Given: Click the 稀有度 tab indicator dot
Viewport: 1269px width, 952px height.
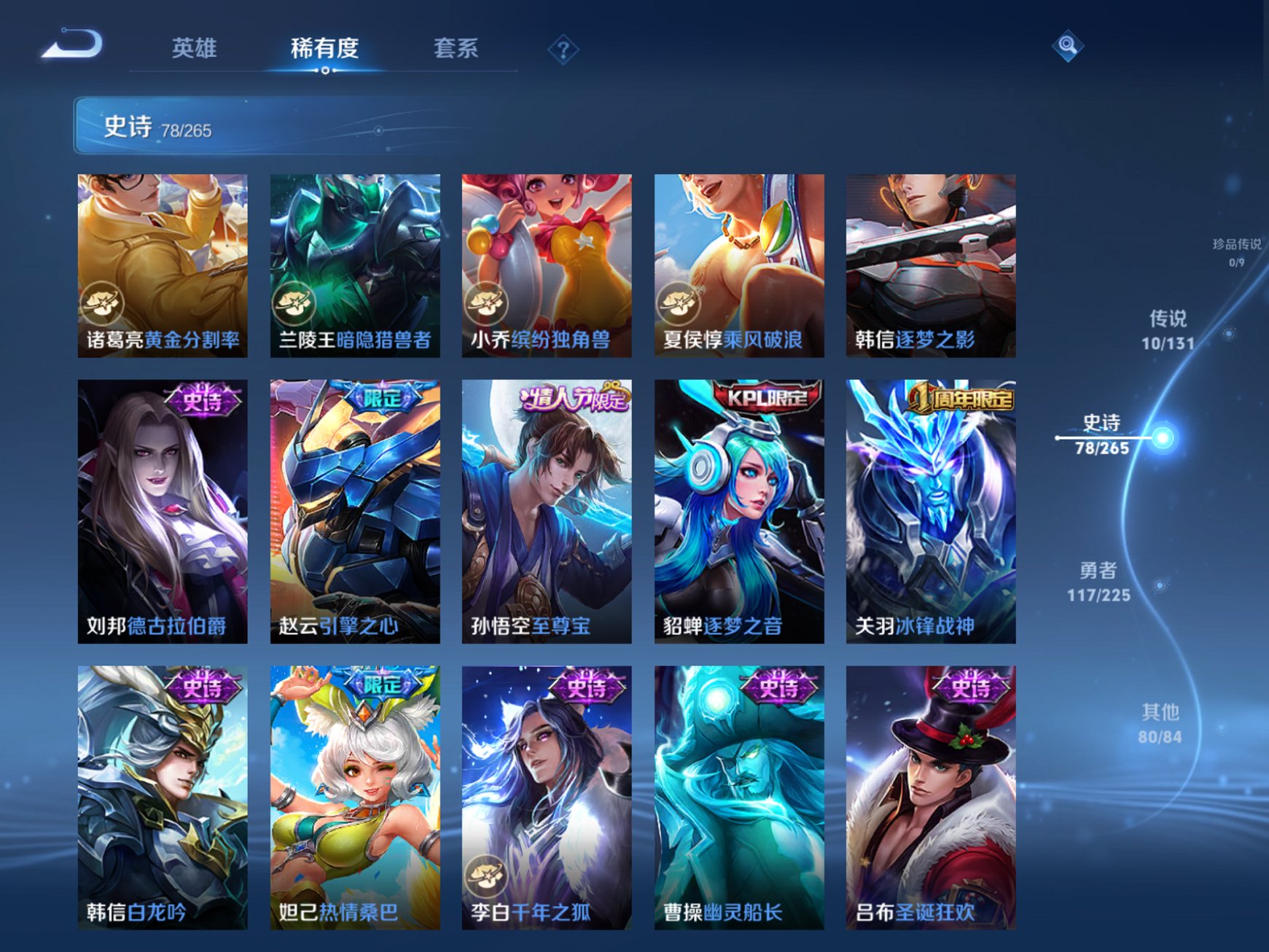Looking at the screenshot, I should tap(324, 70).
